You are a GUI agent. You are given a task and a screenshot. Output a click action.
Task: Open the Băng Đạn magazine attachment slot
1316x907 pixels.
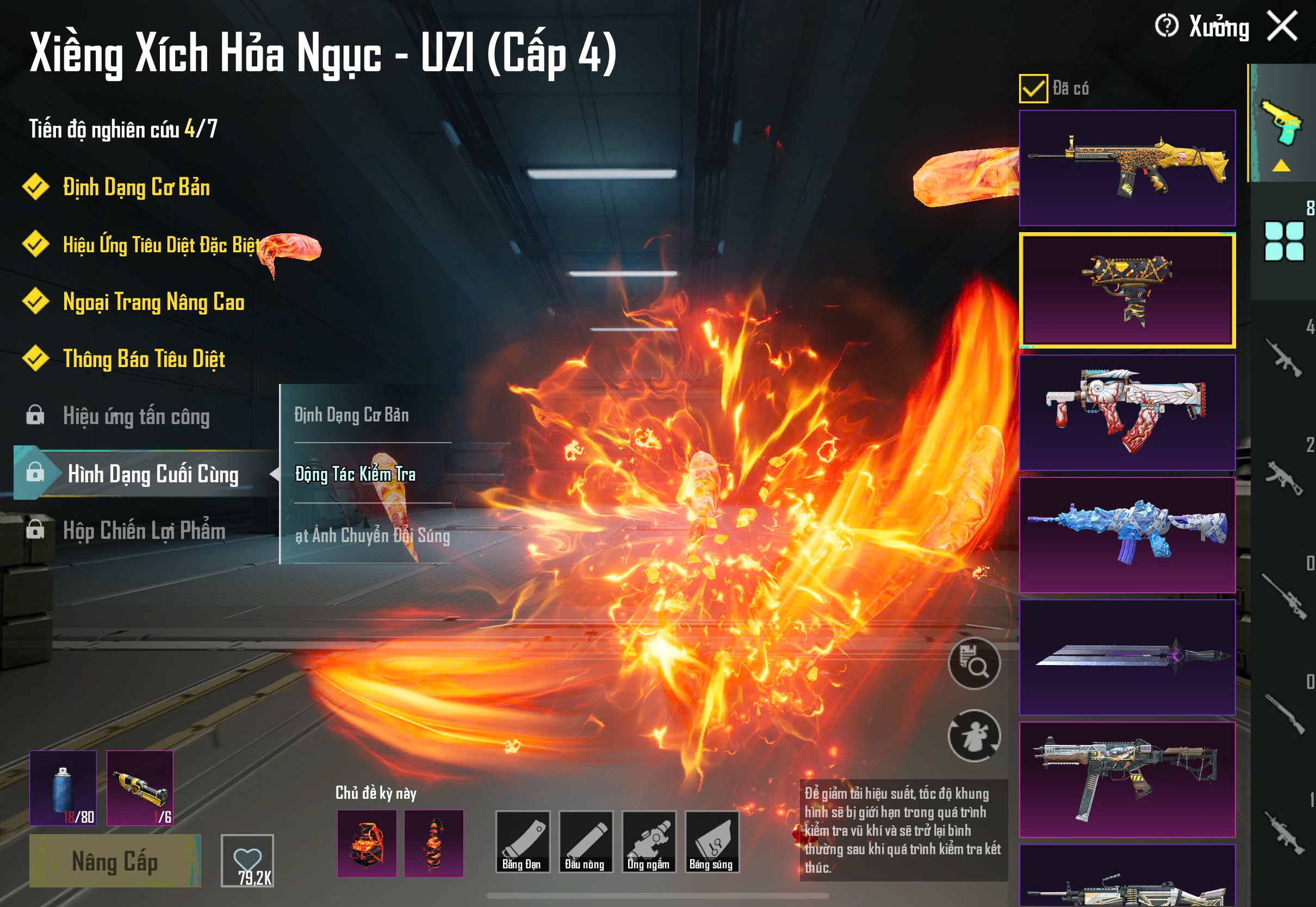click(x=522, y=842)
